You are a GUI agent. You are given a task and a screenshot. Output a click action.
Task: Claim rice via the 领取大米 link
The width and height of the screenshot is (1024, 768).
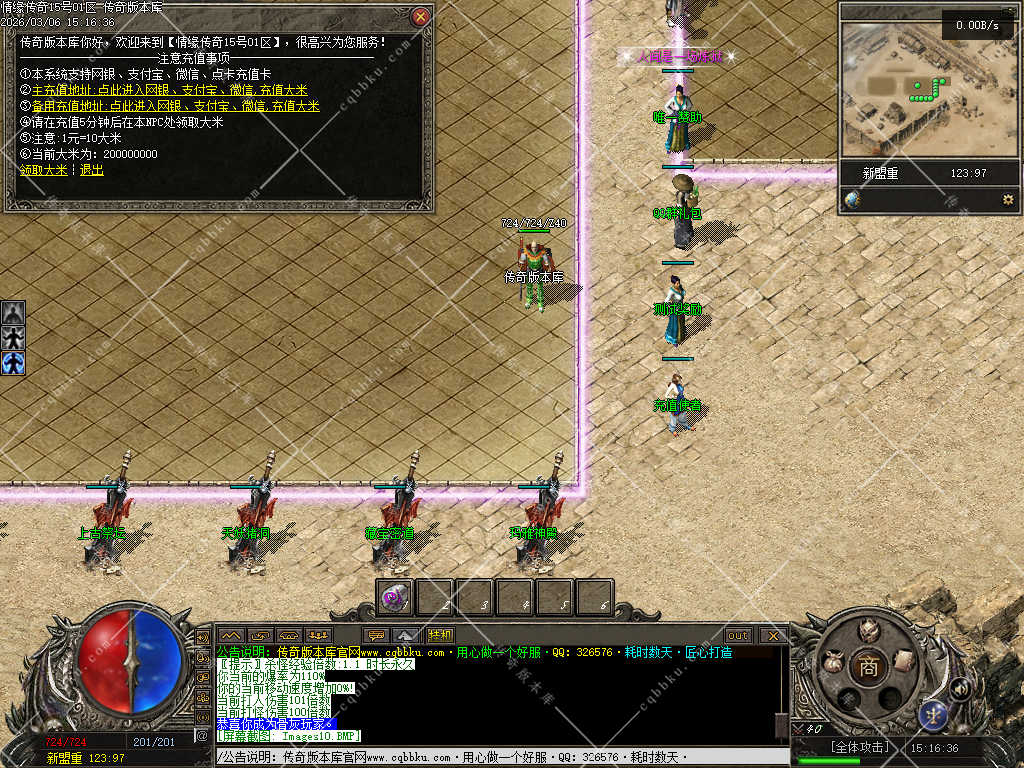[x=44, y=170]
